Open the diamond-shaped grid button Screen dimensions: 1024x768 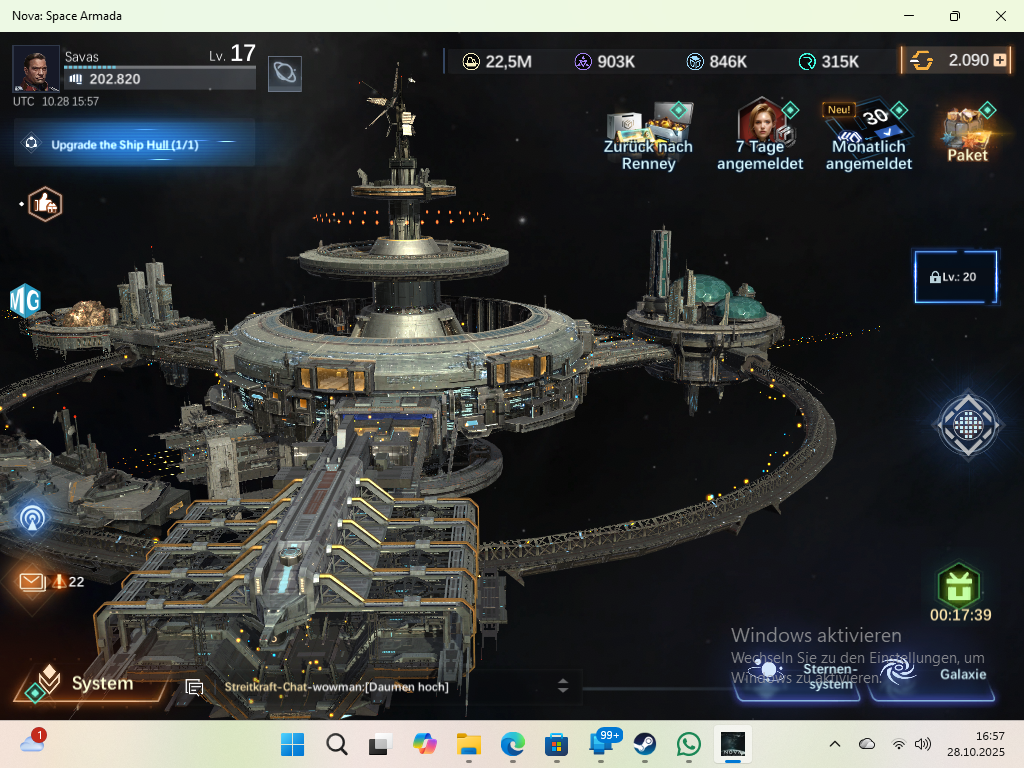tap(966, 426)
